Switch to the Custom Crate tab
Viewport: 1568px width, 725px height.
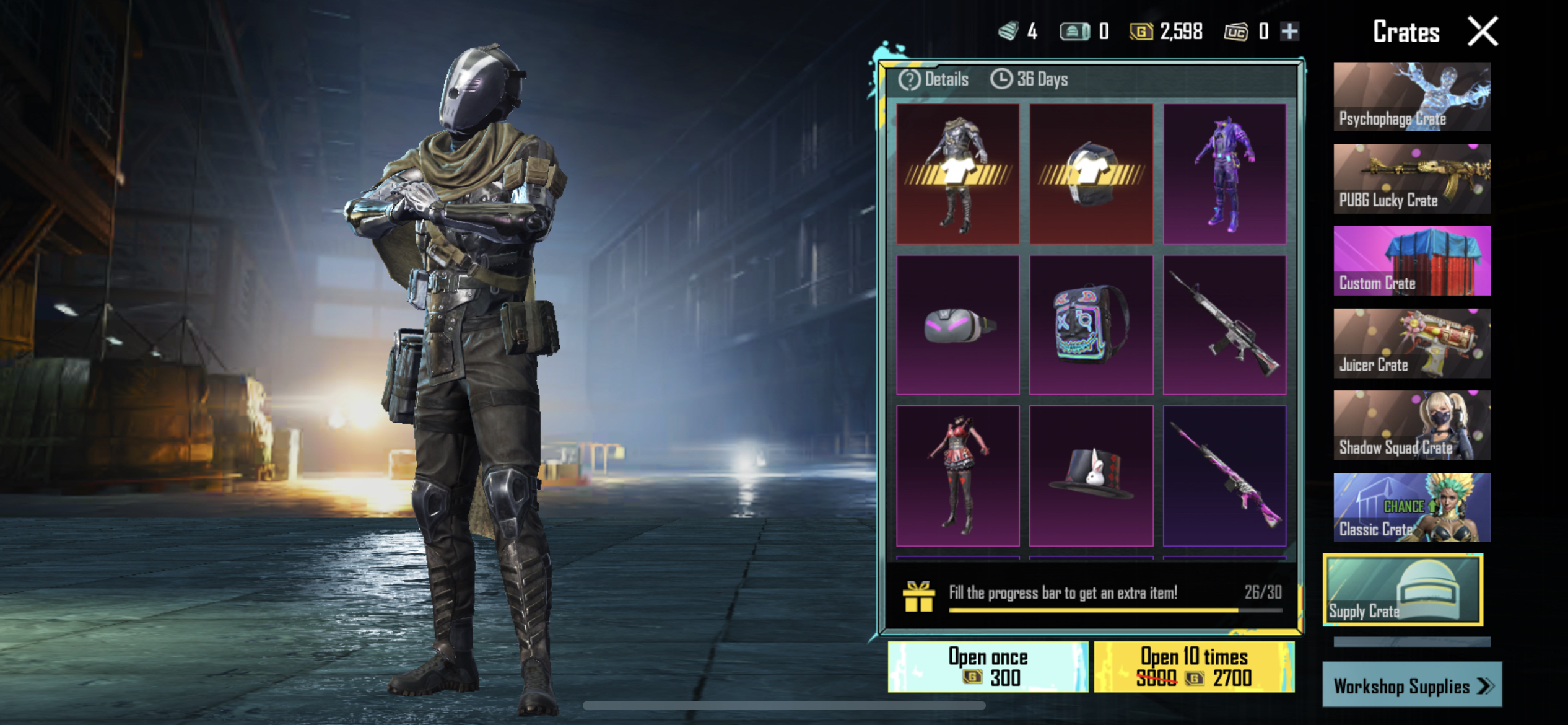tap(1412, 261)
